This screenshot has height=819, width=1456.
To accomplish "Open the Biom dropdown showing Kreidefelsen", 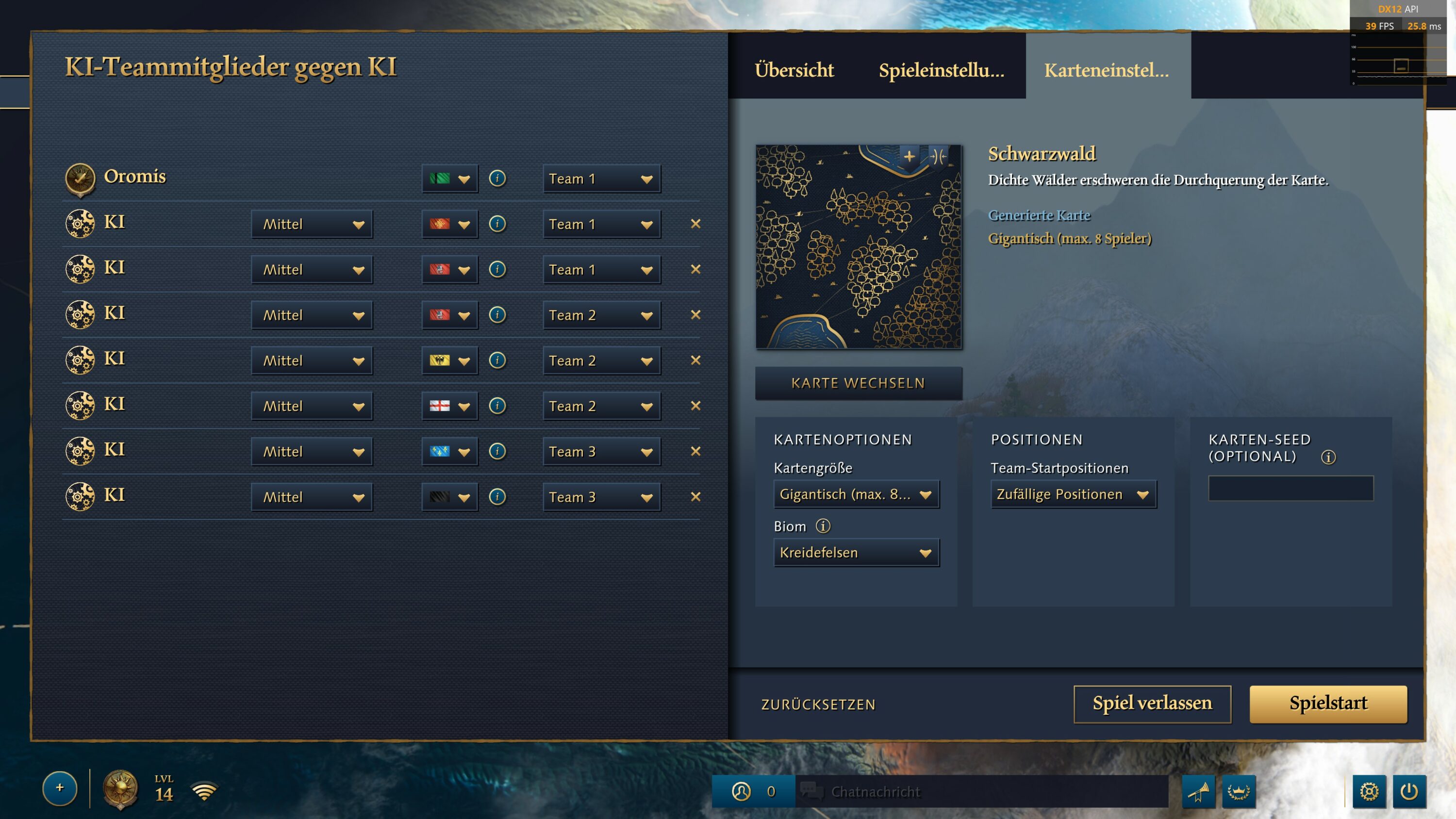I will tap(856, 552).
